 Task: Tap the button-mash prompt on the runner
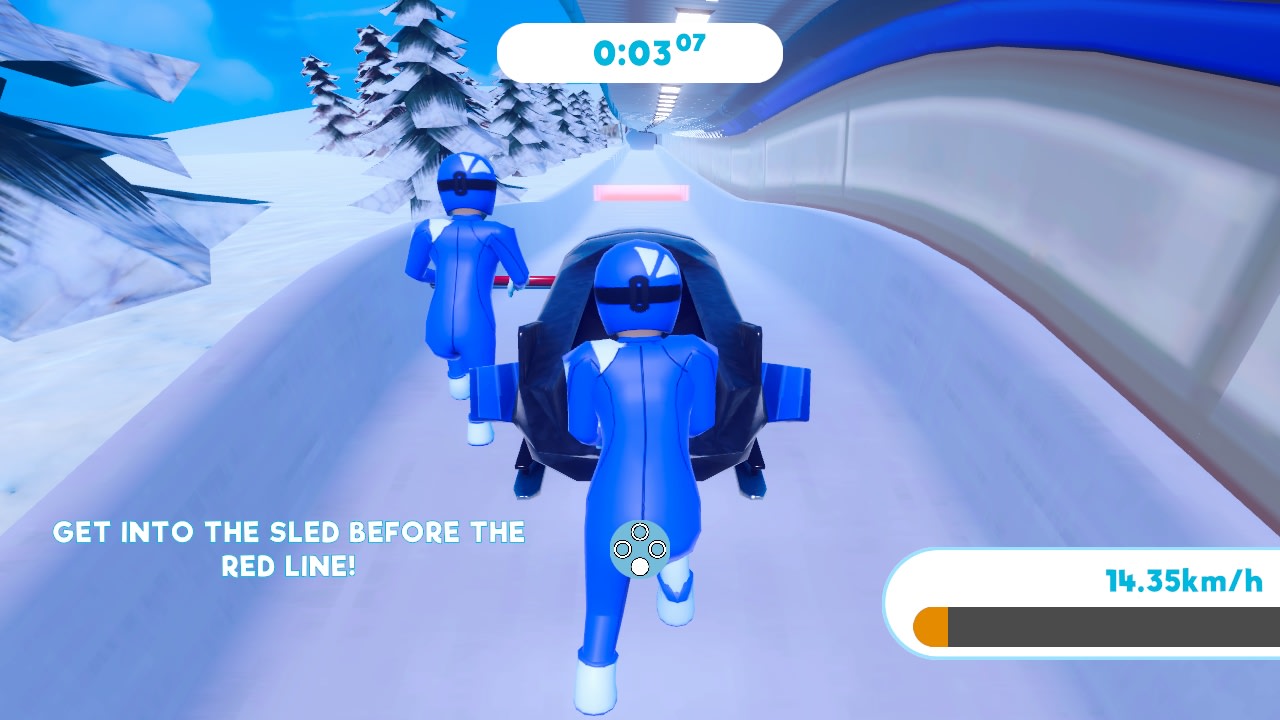pos(640,548)
